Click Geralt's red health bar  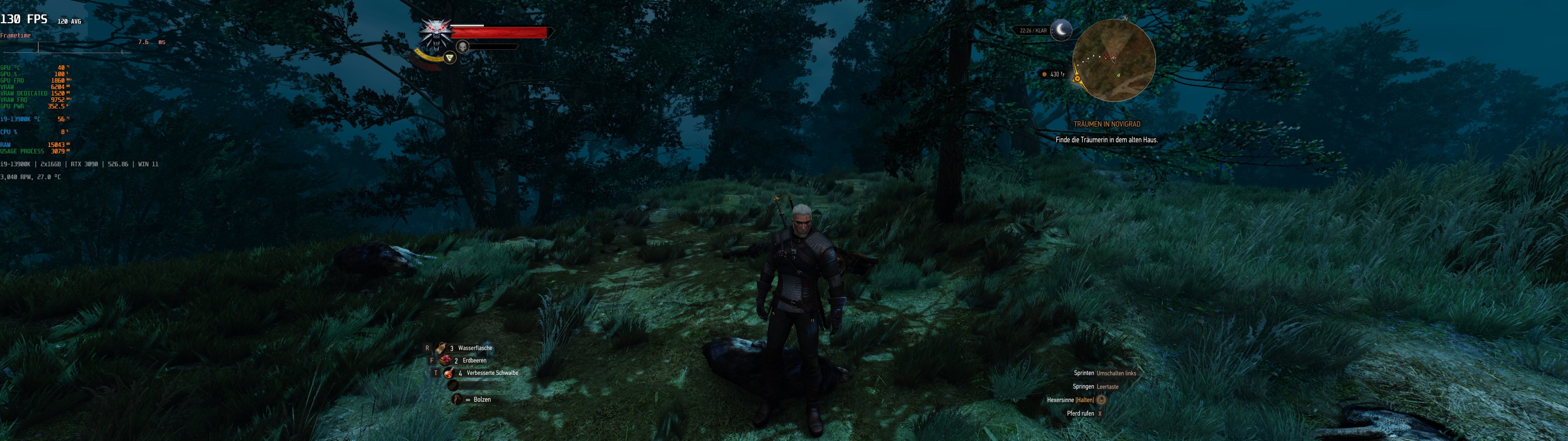click(499, 32)
